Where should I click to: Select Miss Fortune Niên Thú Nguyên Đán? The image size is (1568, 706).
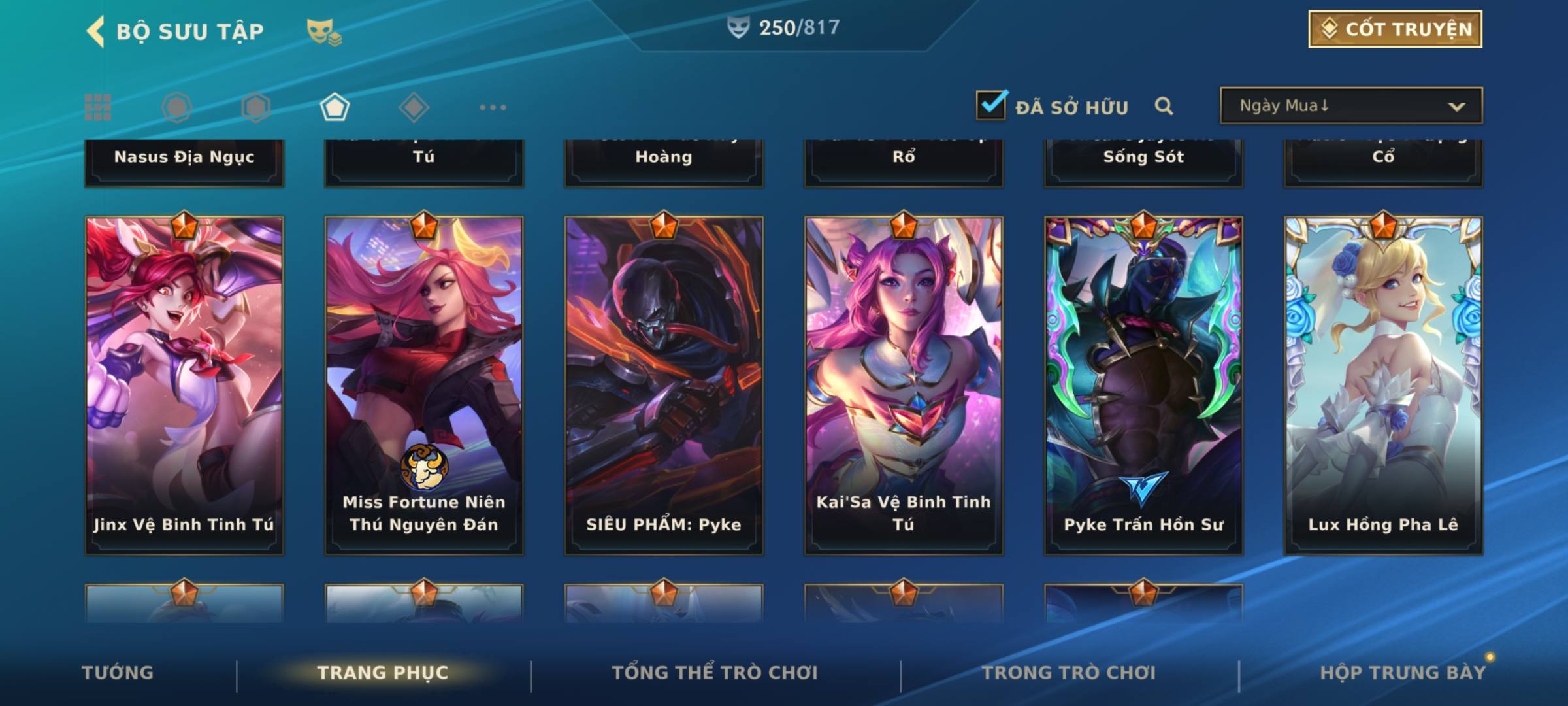pyautogui.click(x=424, y=386)
